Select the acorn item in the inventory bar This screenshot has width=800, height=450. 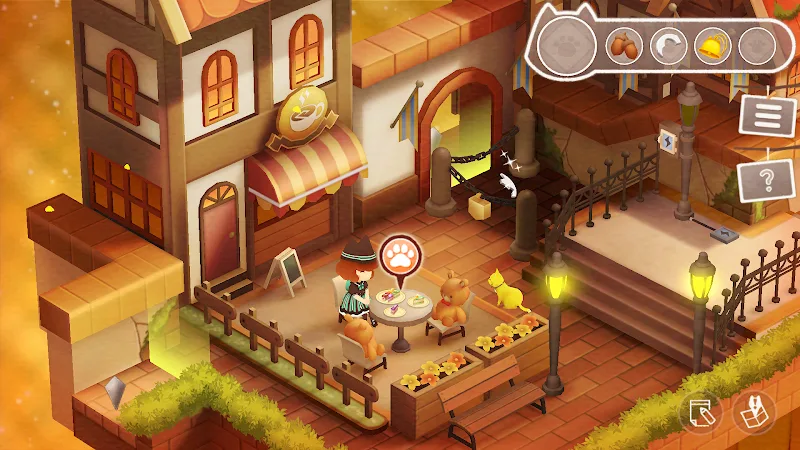(x=625, y=46)
